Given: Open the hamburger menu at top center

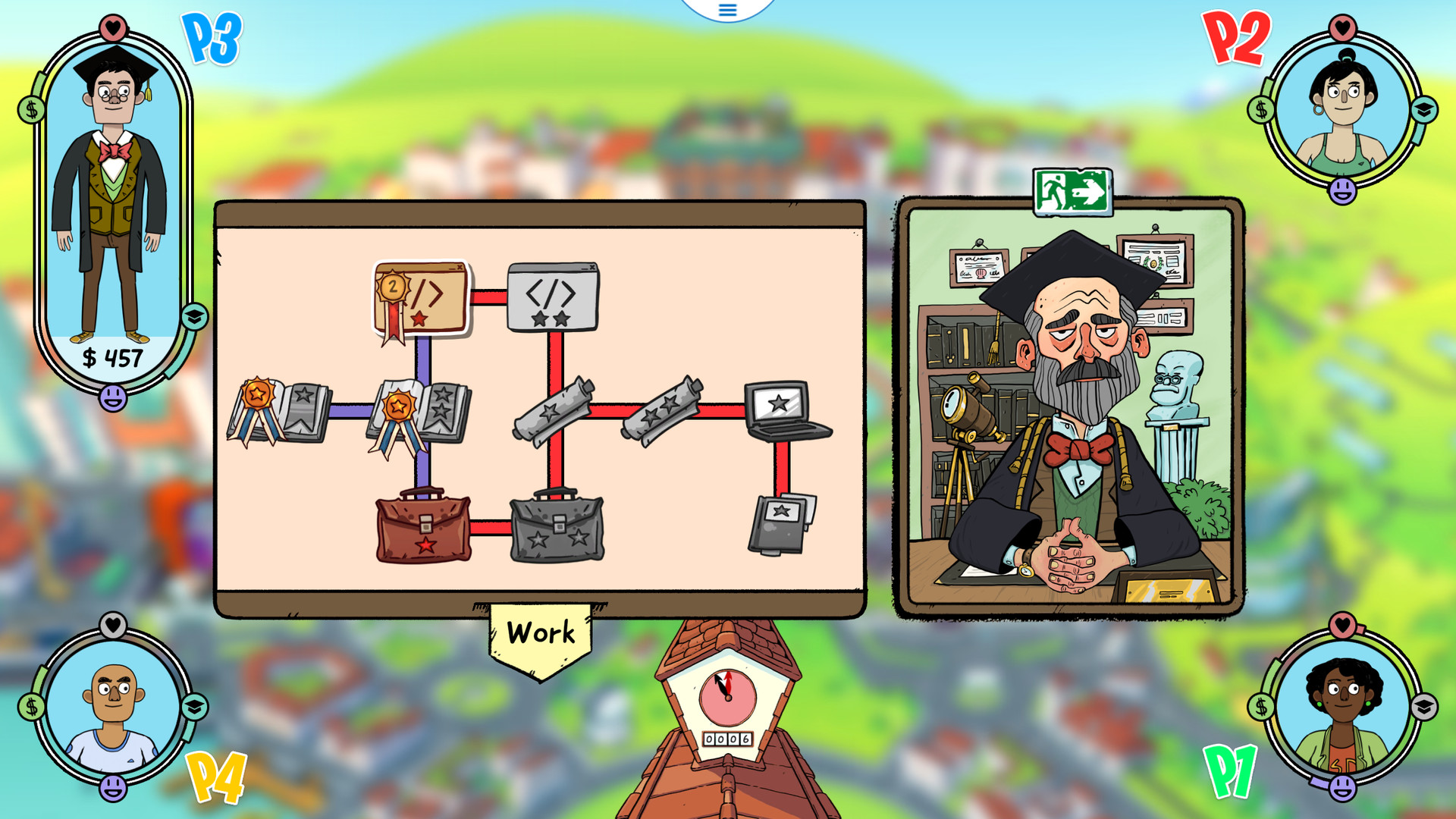Looking at the screenshot, I should pos(726,11).
